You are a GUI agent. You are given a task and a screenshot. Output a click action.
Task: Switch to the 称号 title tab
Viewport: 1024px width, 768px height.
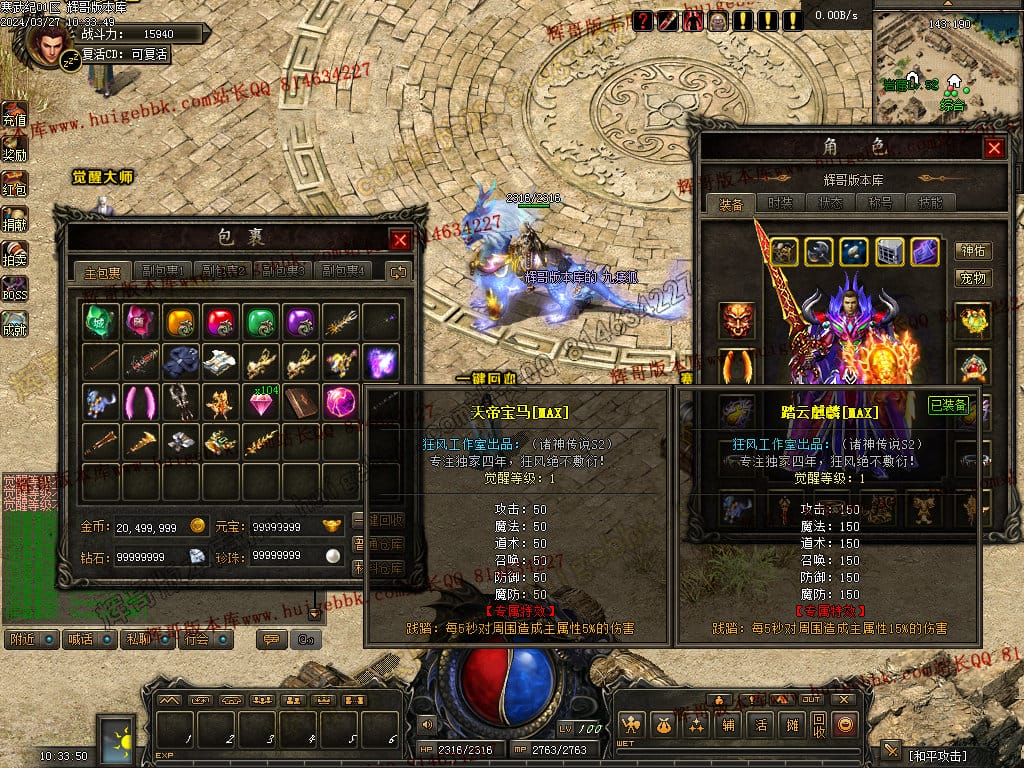click(878, 203)
